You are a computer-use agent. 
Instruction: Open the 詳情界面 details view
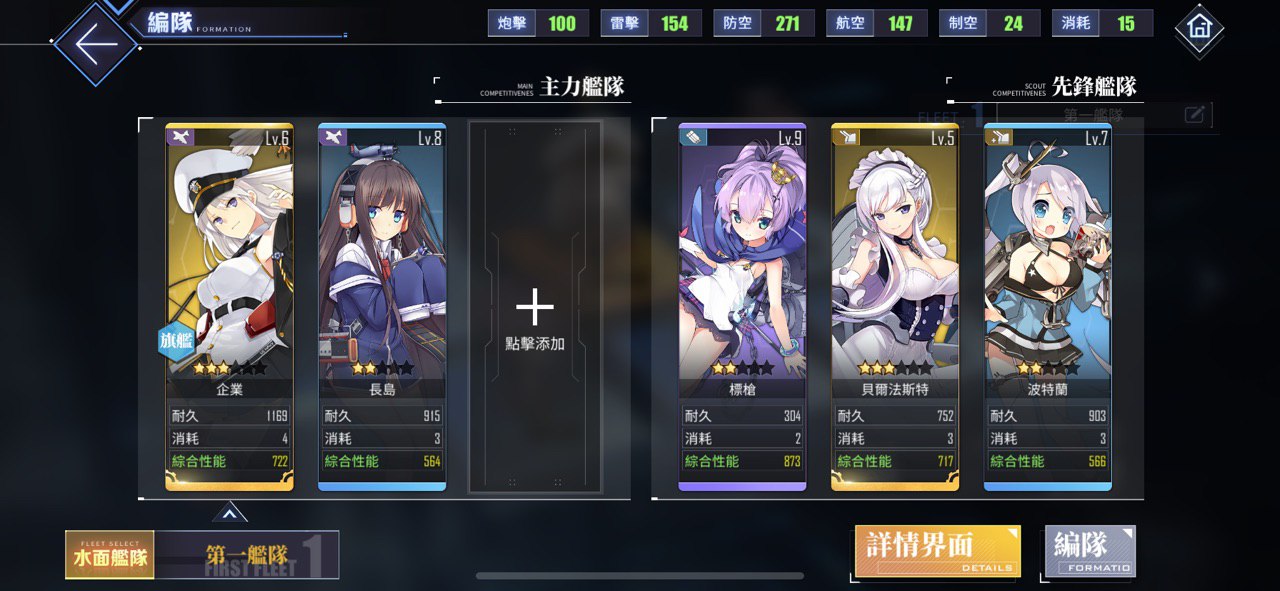click(937, 551)
